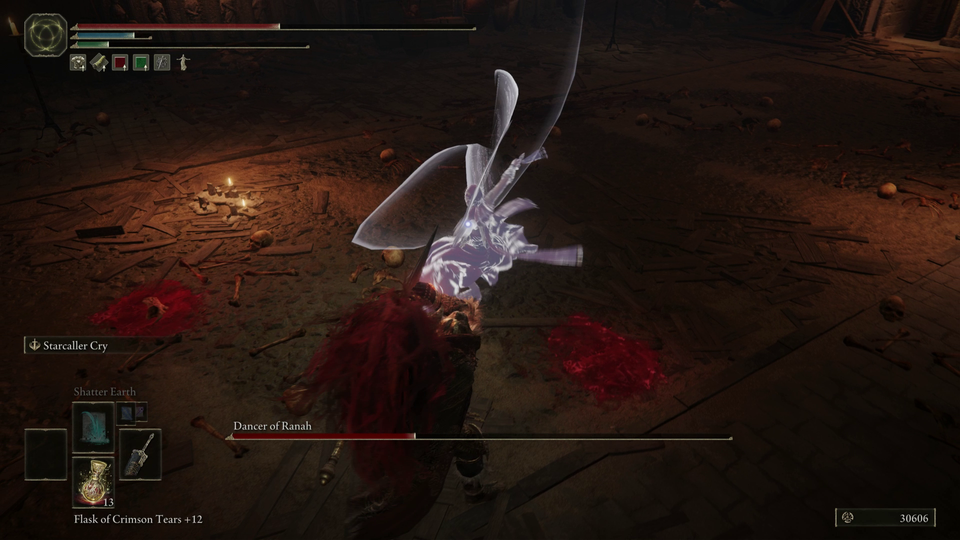Select the Flask of Crimson Tears slot
960x540 pixels.
pos(92,482)
